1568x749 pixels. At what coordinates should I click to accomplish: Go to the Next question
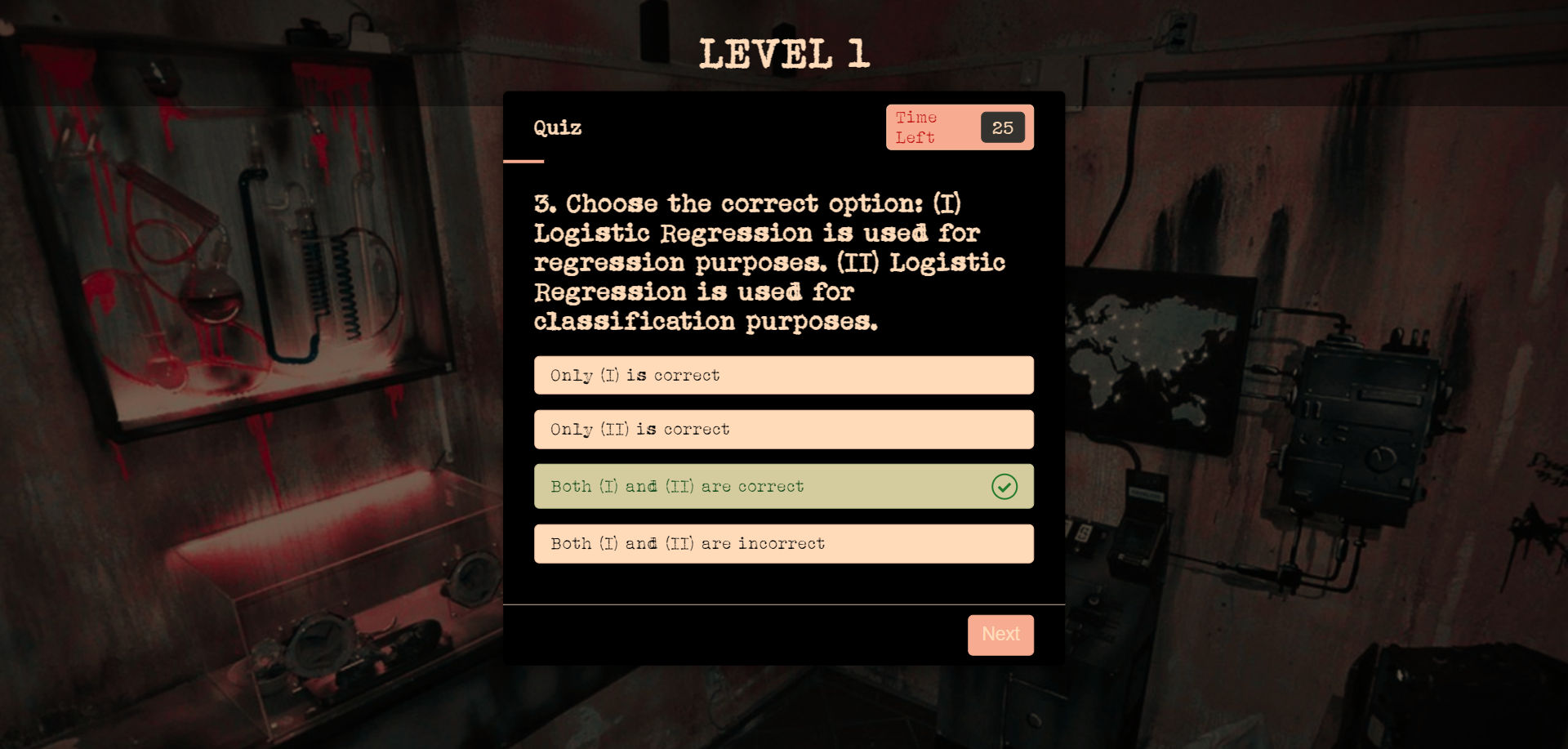point(1000,635)
